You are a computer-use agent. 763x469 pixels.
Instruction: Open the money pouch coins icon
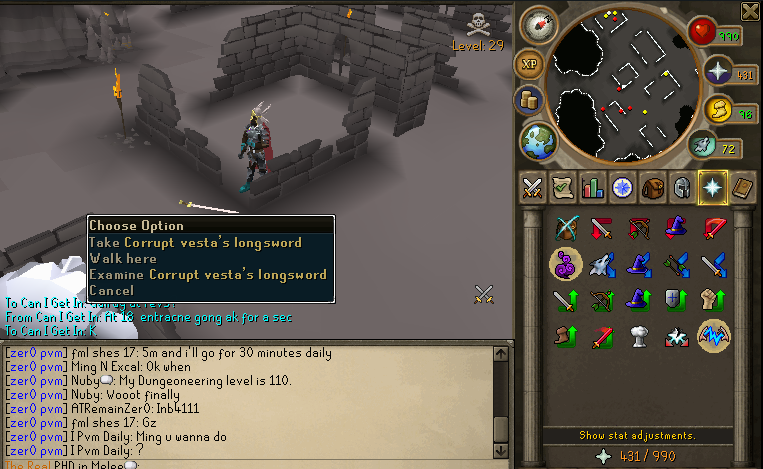coord(528,100)
